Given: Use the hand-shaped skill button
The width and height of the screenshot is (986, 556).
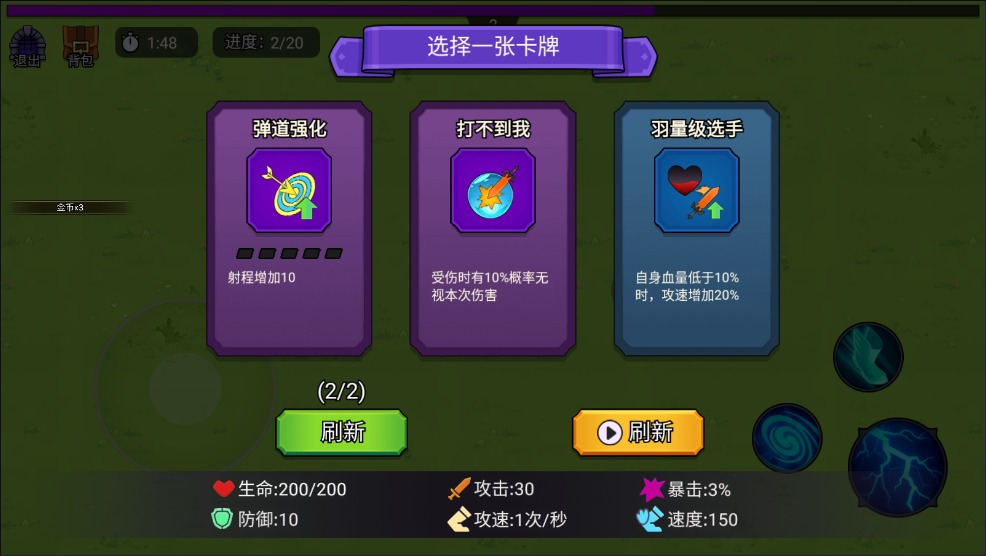Looking at the screenshot, I should click(x=868, y=357).
